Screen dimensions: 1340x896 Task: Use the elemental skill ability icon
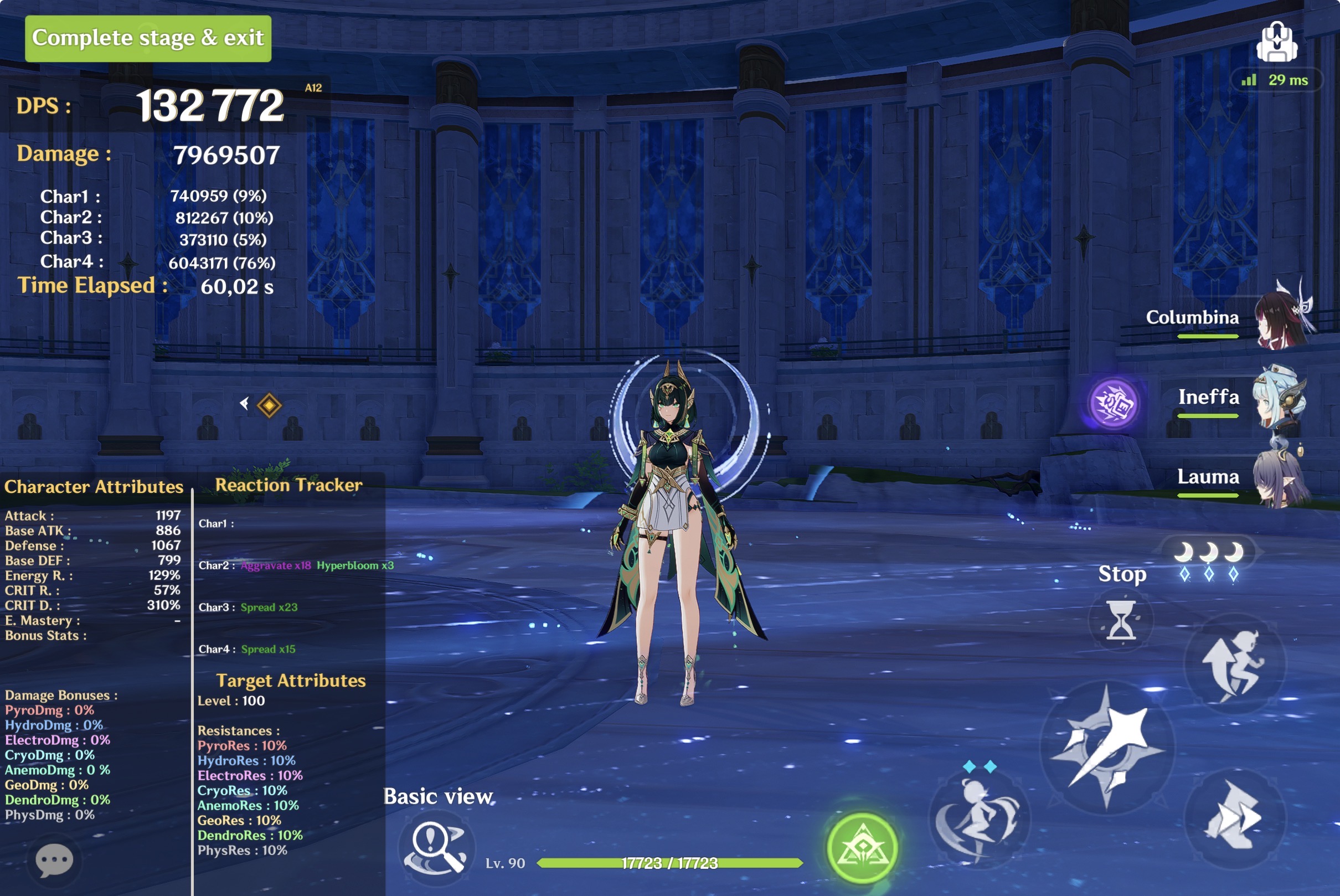pos(979,818)
